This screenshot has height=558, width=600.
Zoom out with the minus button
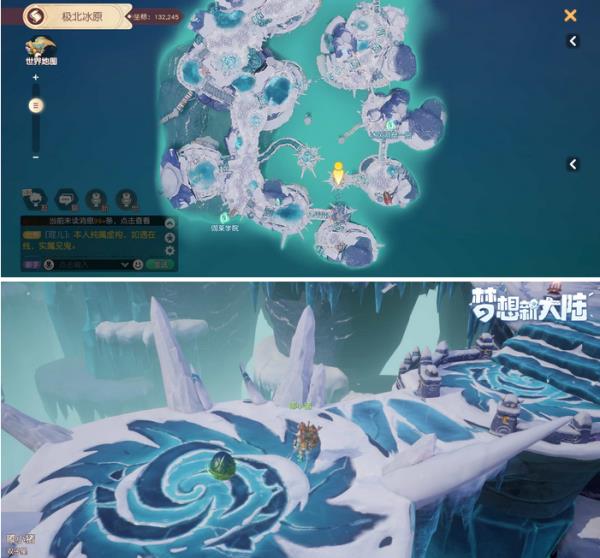pos(36,157)
